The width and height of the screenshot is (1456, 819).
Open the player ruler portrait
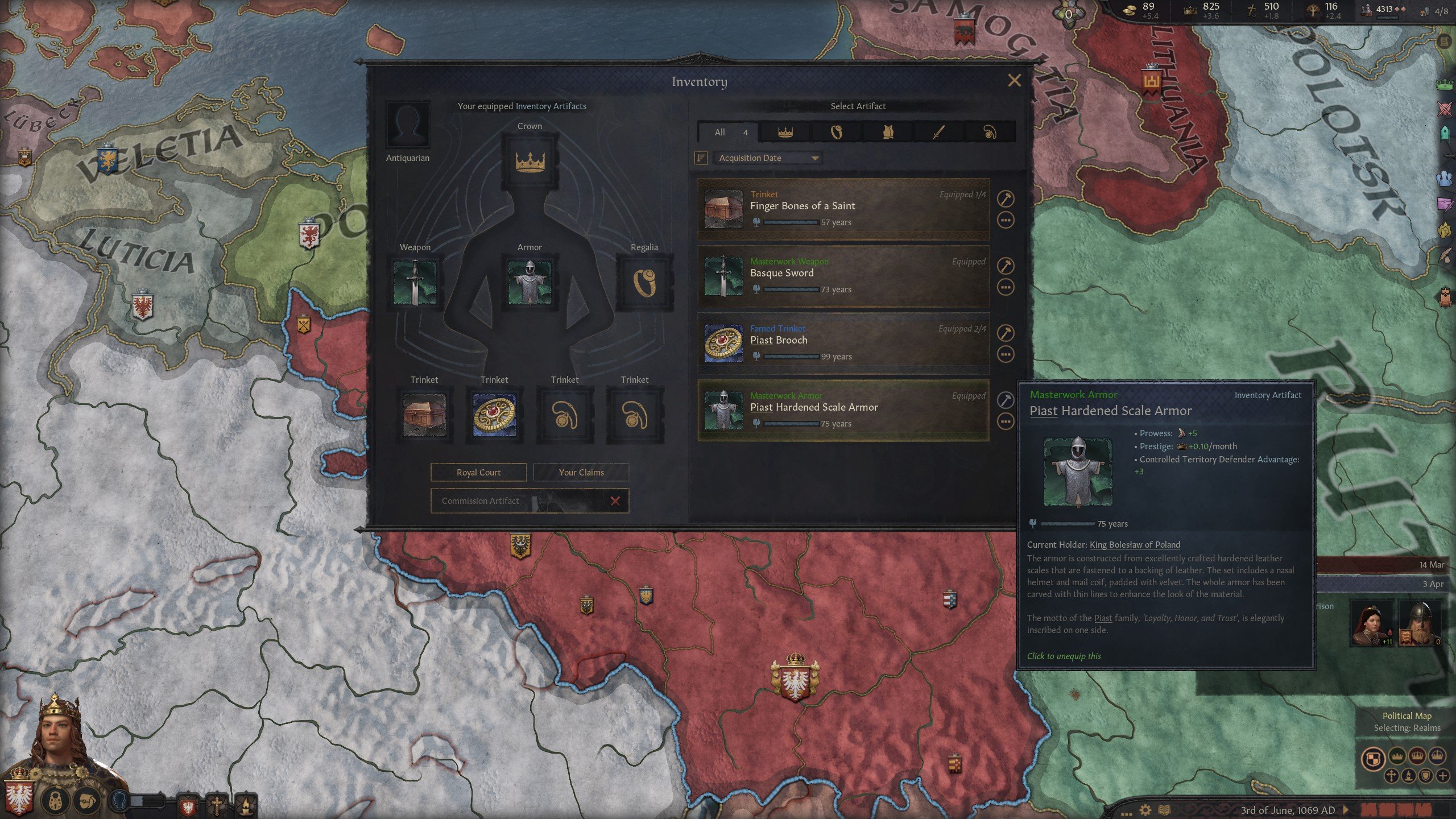point(57,739)
